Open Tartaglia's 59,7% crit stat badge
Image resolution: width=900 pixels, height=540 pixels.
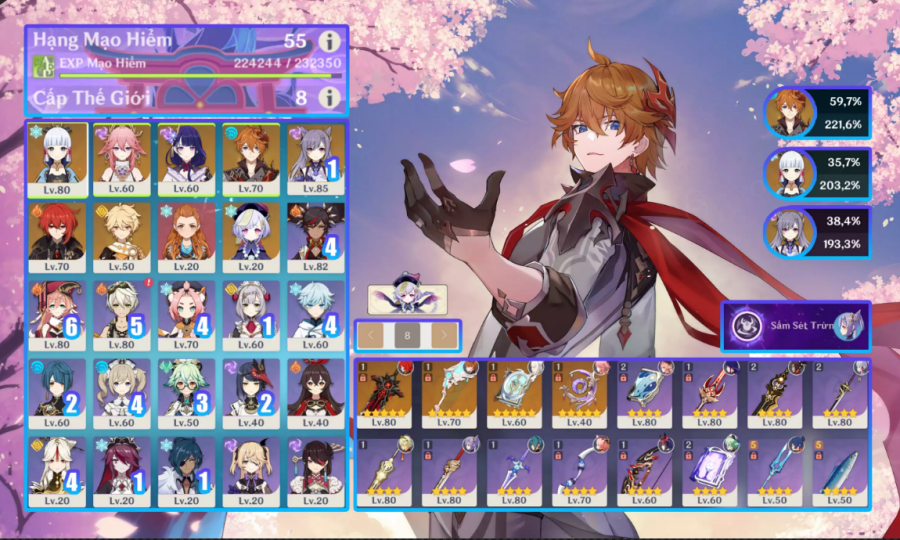pyautogui.click(x=818, y=114)
